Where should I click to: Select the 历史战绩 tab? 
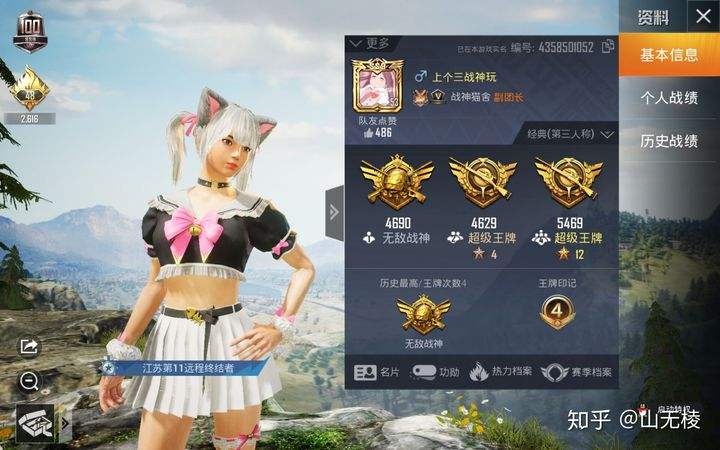click(x=668, y=141)
